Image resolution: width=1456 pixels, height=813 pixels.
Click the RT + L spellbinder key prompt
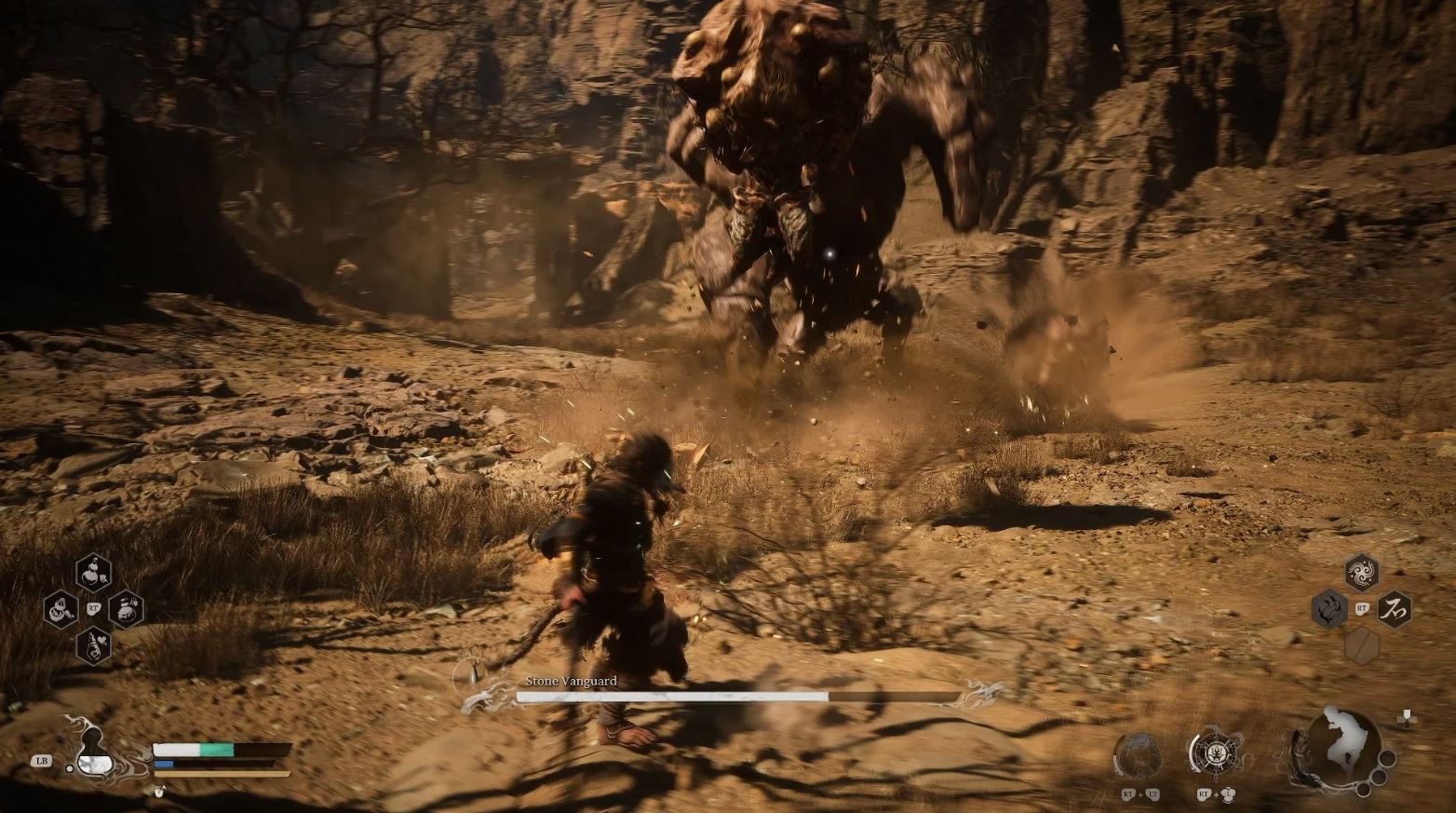pyautogui.click(x=1217, y=795)
